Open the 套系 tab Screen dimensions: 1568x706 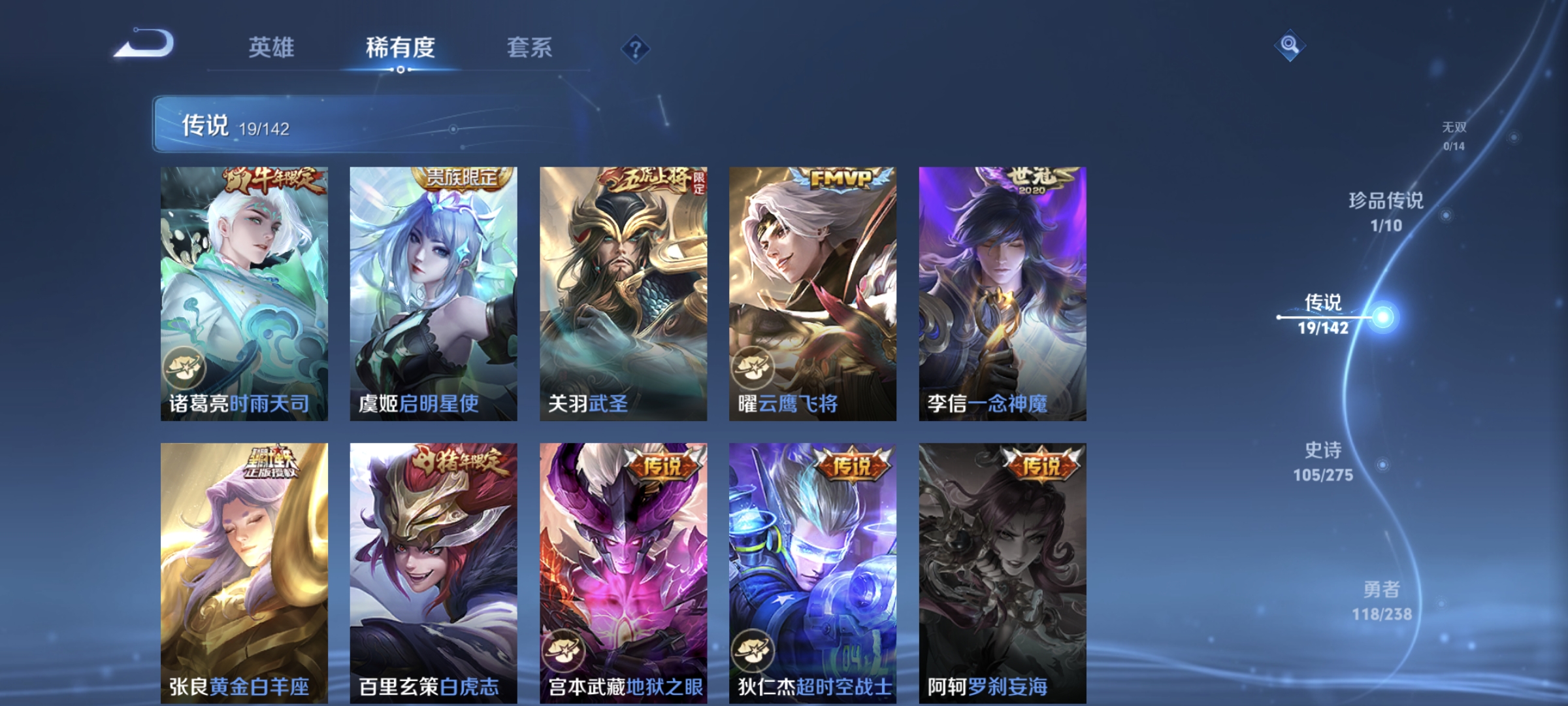530,48
